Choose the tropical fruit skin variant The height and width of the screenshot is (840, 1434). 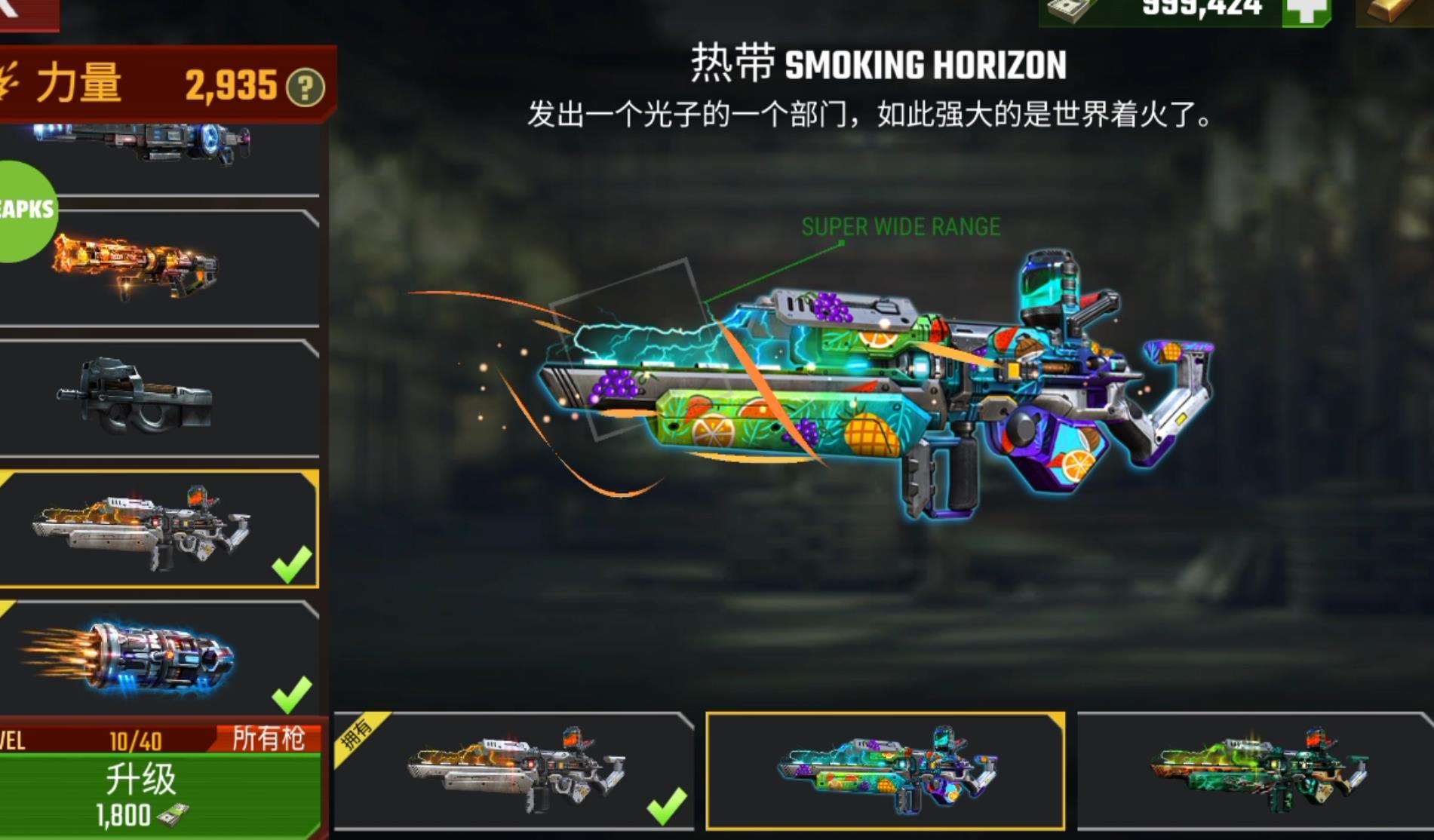click(x=886, y=771)
